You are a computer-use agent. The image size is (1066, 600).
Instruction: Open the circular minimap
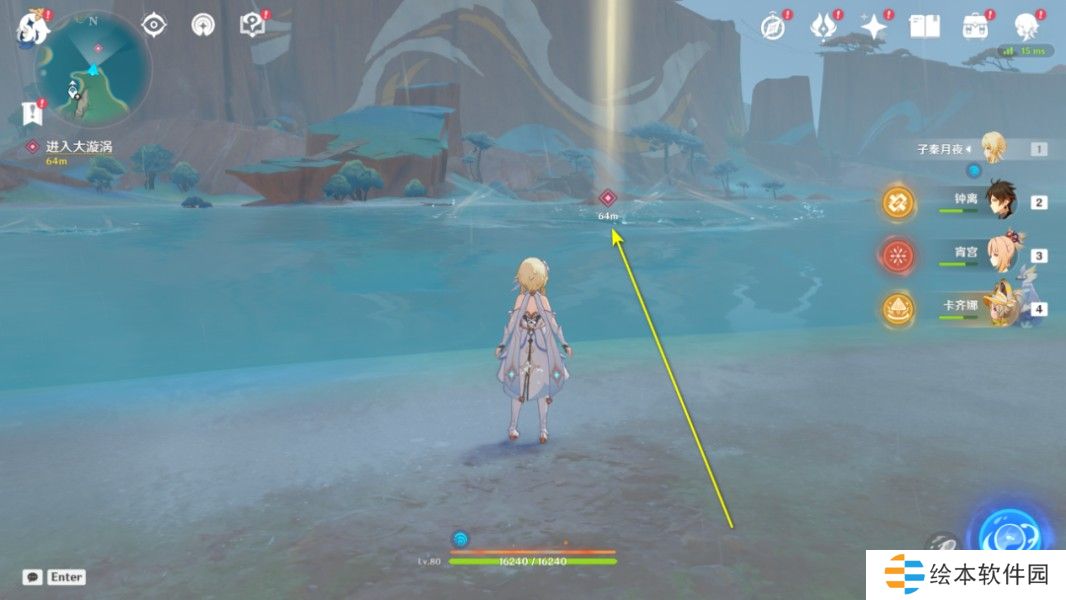coord(92,68)
